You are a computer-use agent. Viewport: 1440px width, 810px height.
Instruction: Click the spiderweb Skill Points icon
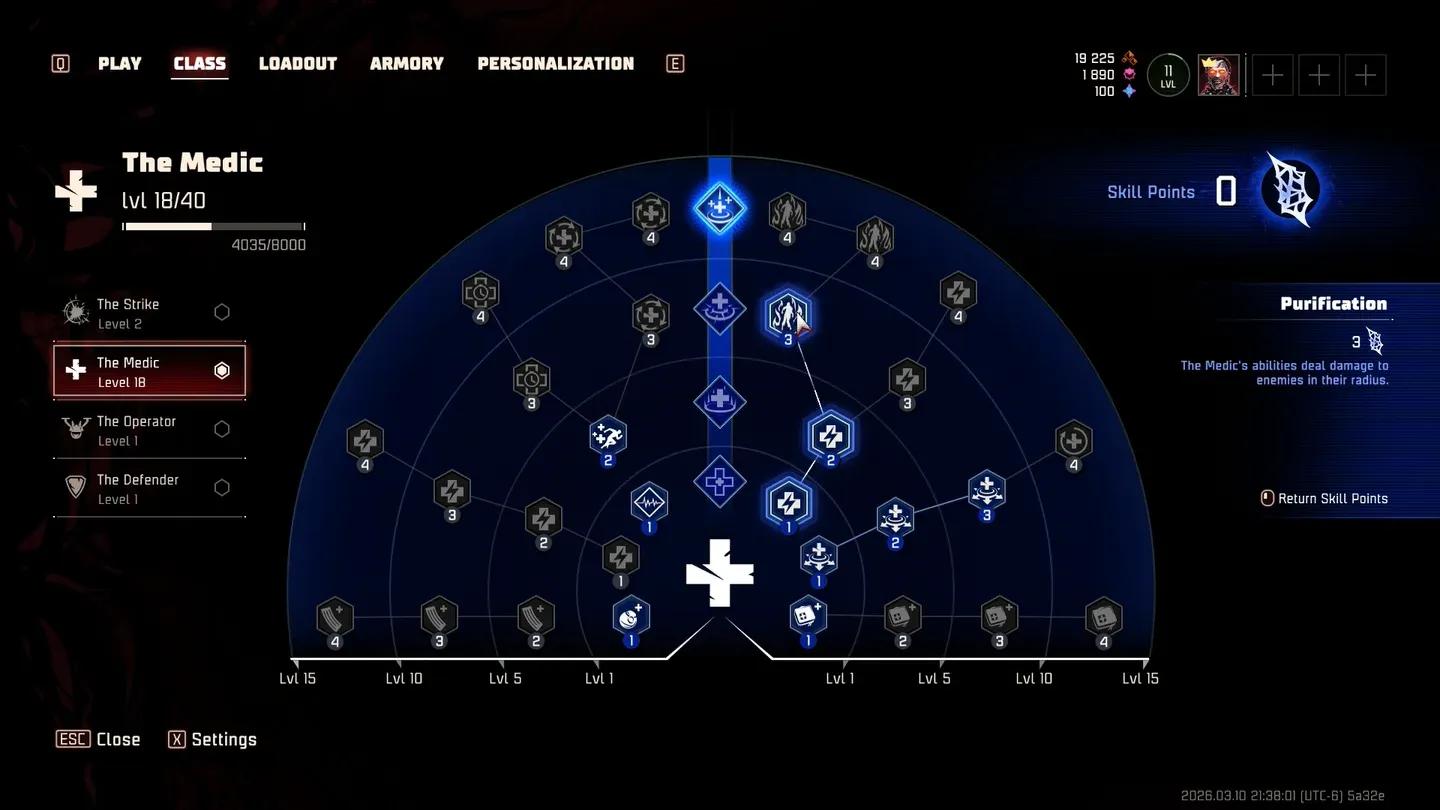pos(1290,188)
